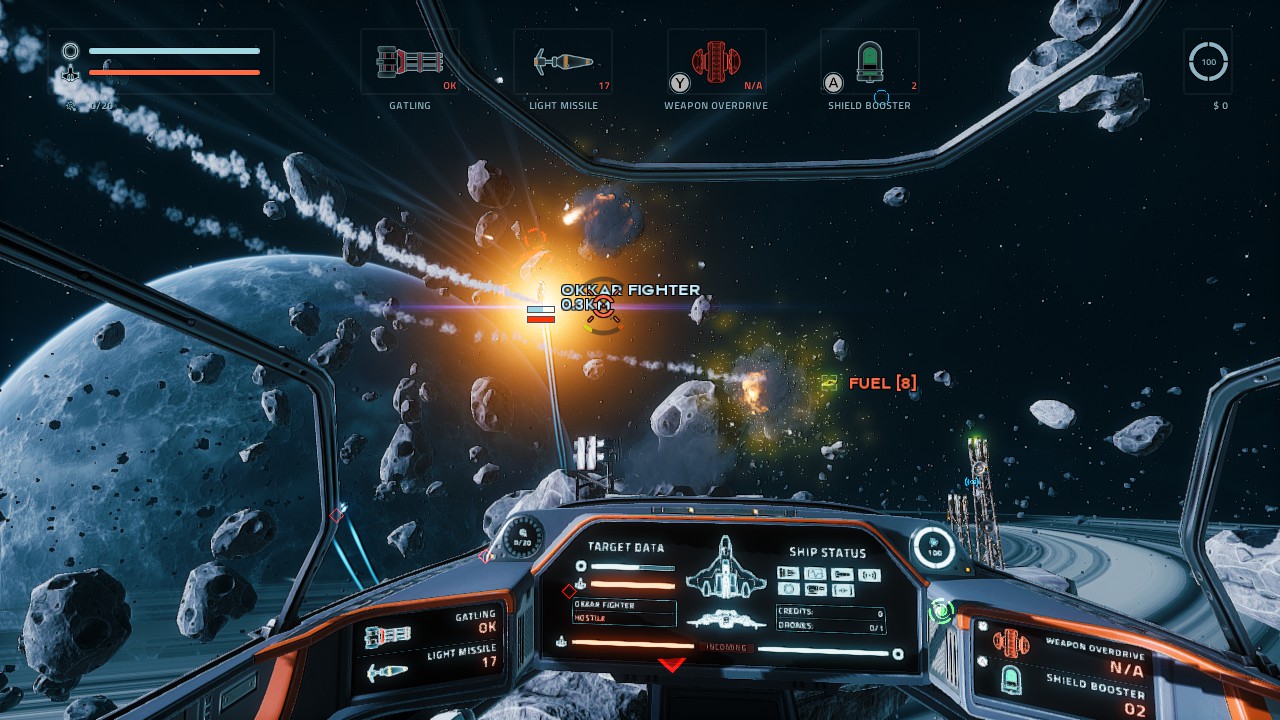Expand the Target Data hostile info box
Image resolution: width=1280 pixels, height=720 pixels.
[x=625, y=613]
